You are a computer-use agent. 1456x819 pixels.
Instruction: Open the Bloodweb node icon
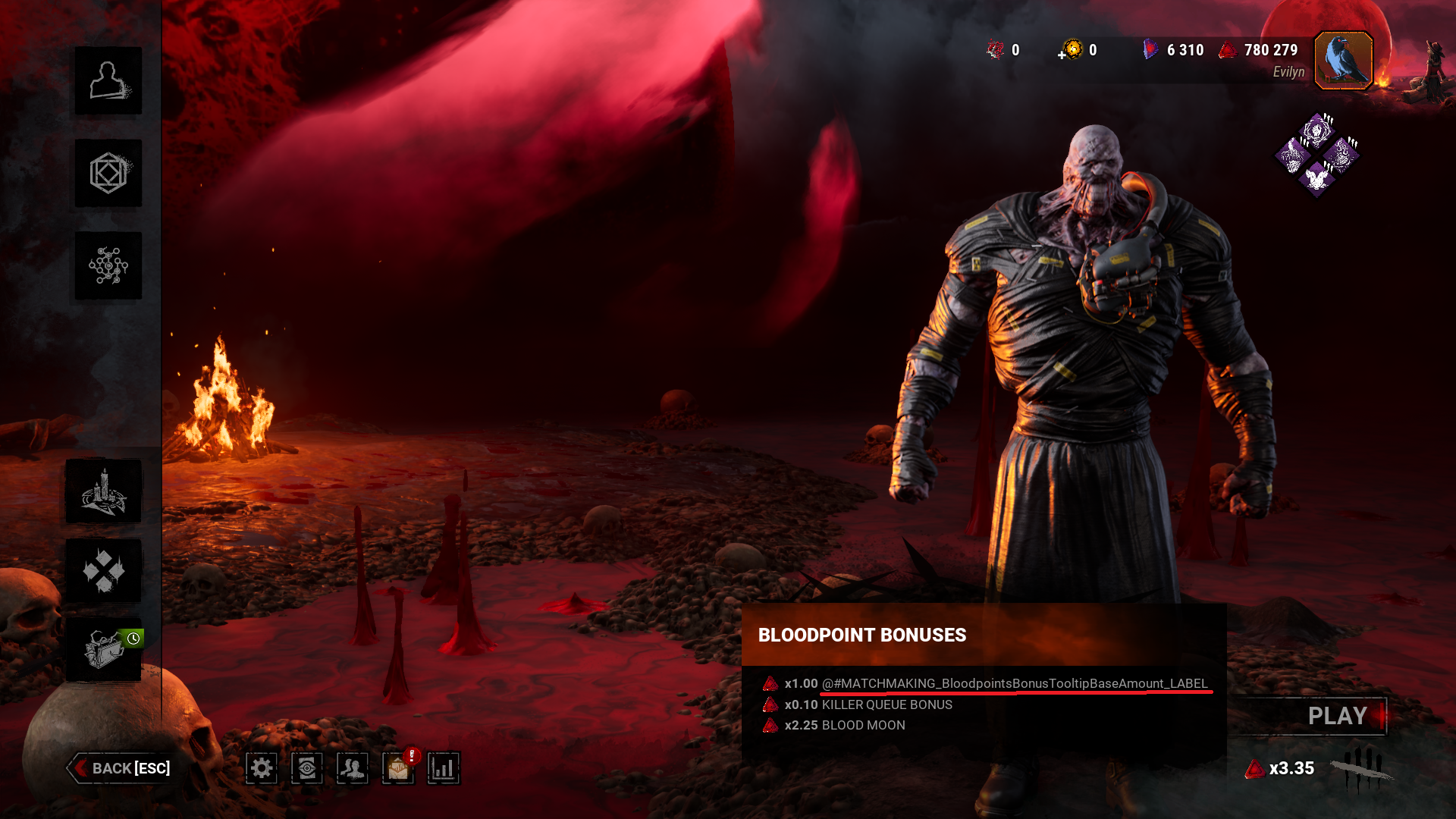coord(108,266)
